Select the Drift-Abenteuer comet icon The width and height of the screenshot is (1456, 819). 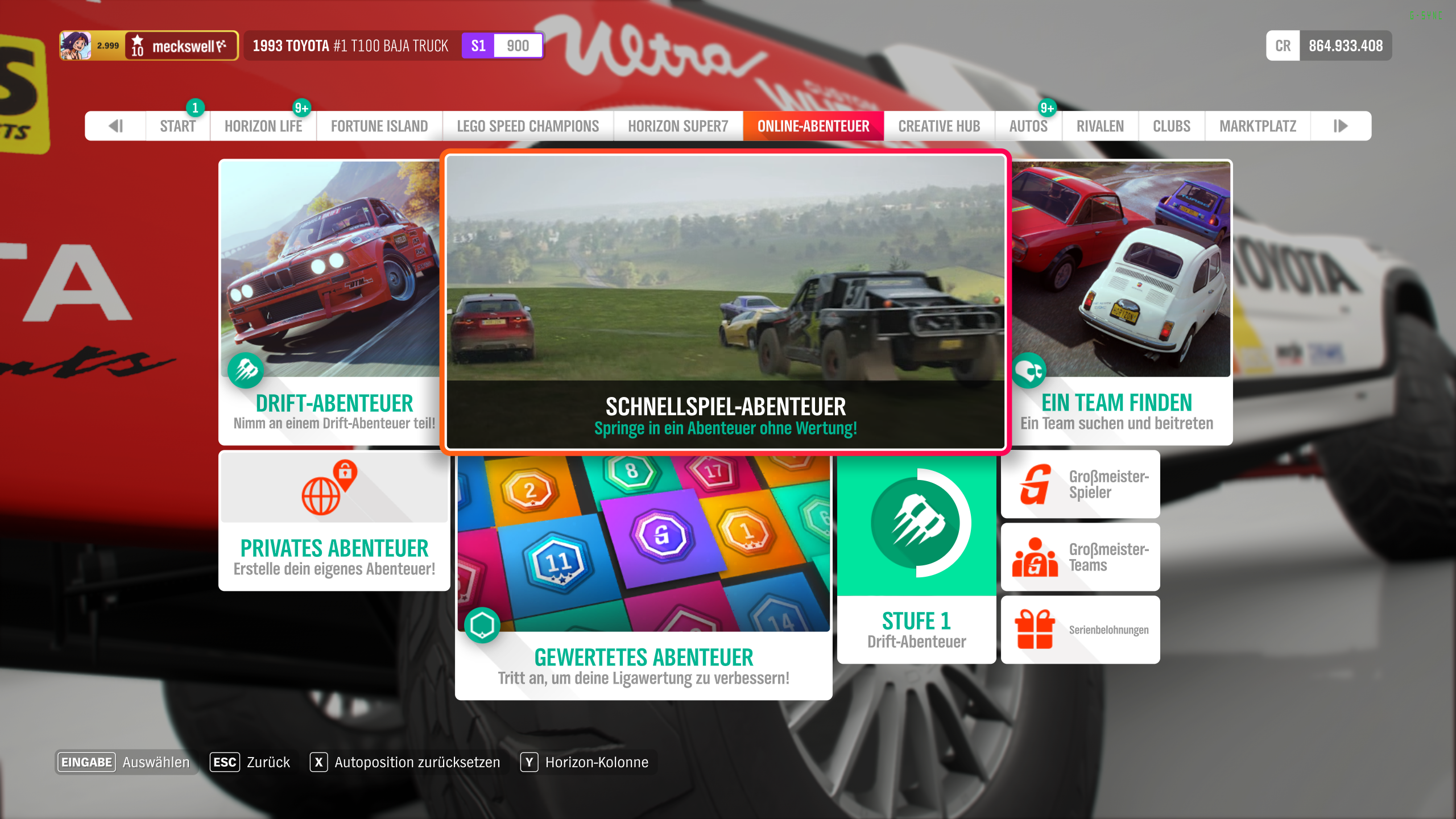click(245, 371)
